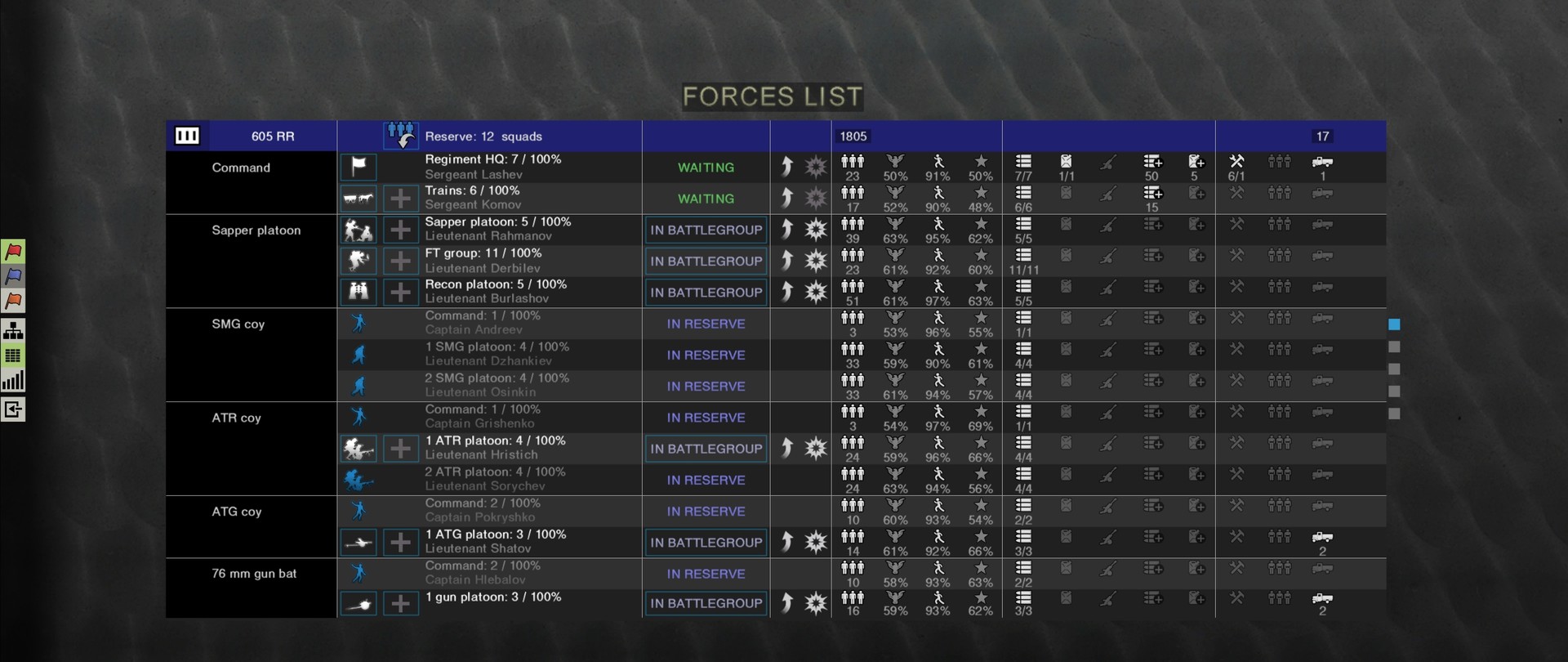Click IN BATTLEGROUP for Recon platoon
The width and height of the screenshot is (1568, 662).
(x=705, y=292)
